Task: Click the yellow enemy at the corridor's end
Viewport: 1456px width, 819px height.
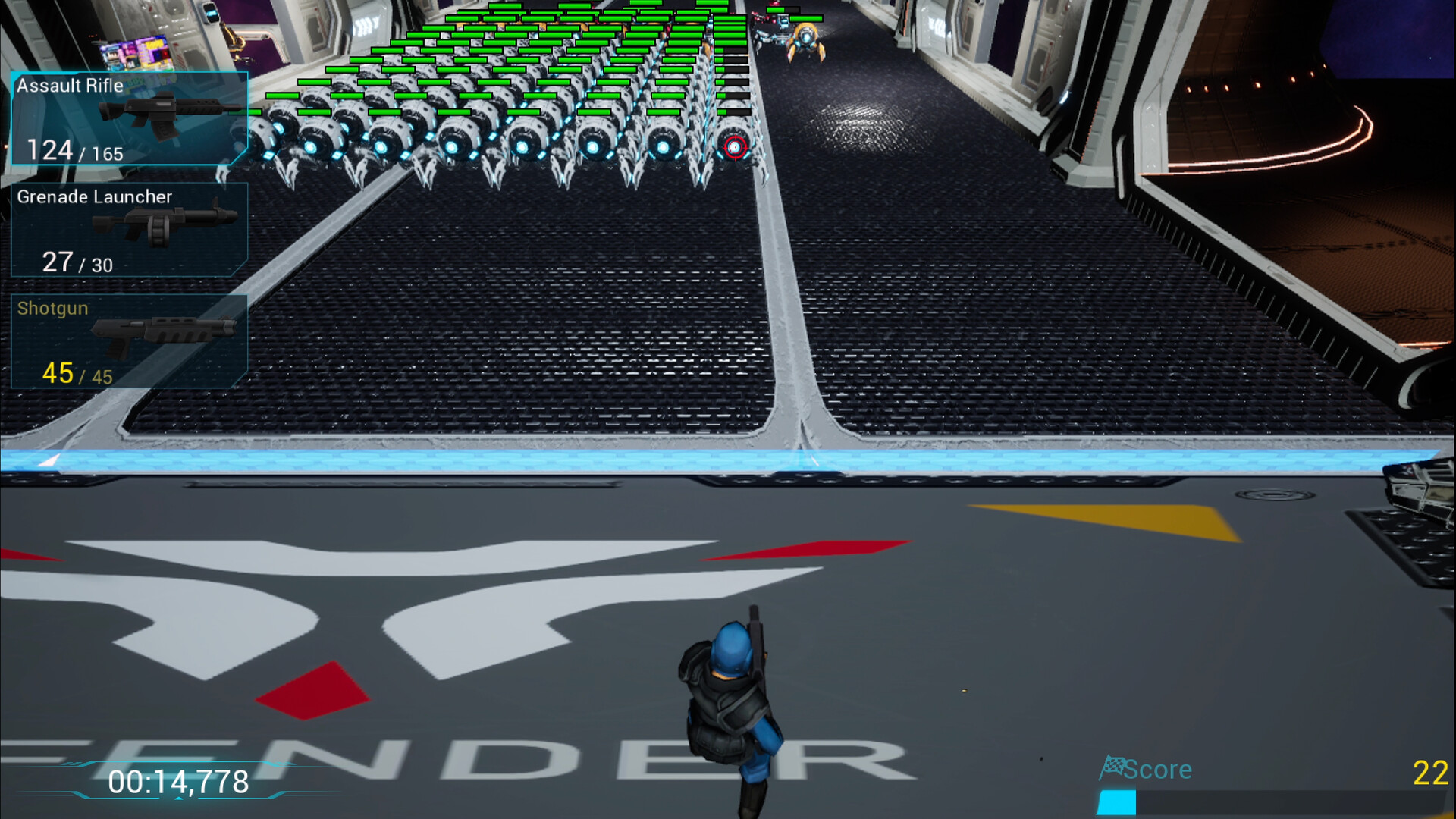Action: coord(806,36)
